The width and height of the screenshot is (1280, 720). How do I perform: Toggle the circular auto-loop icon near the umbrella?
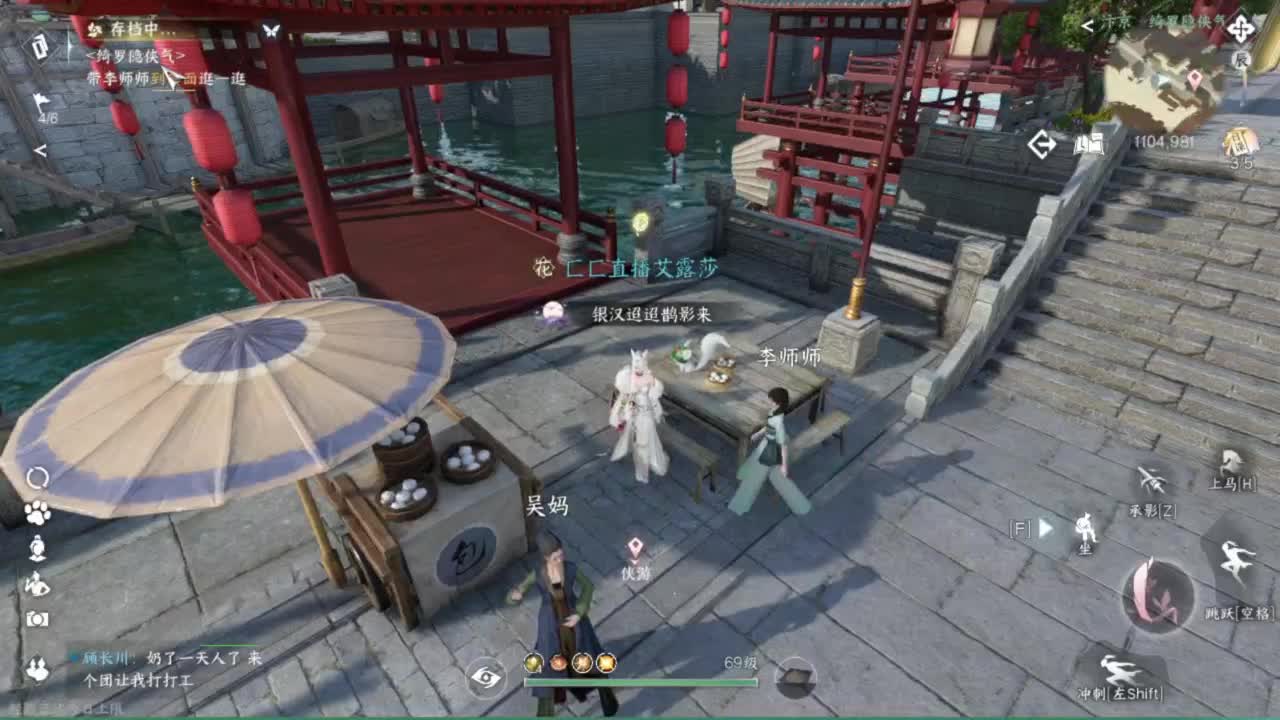[x=40, y=476]
